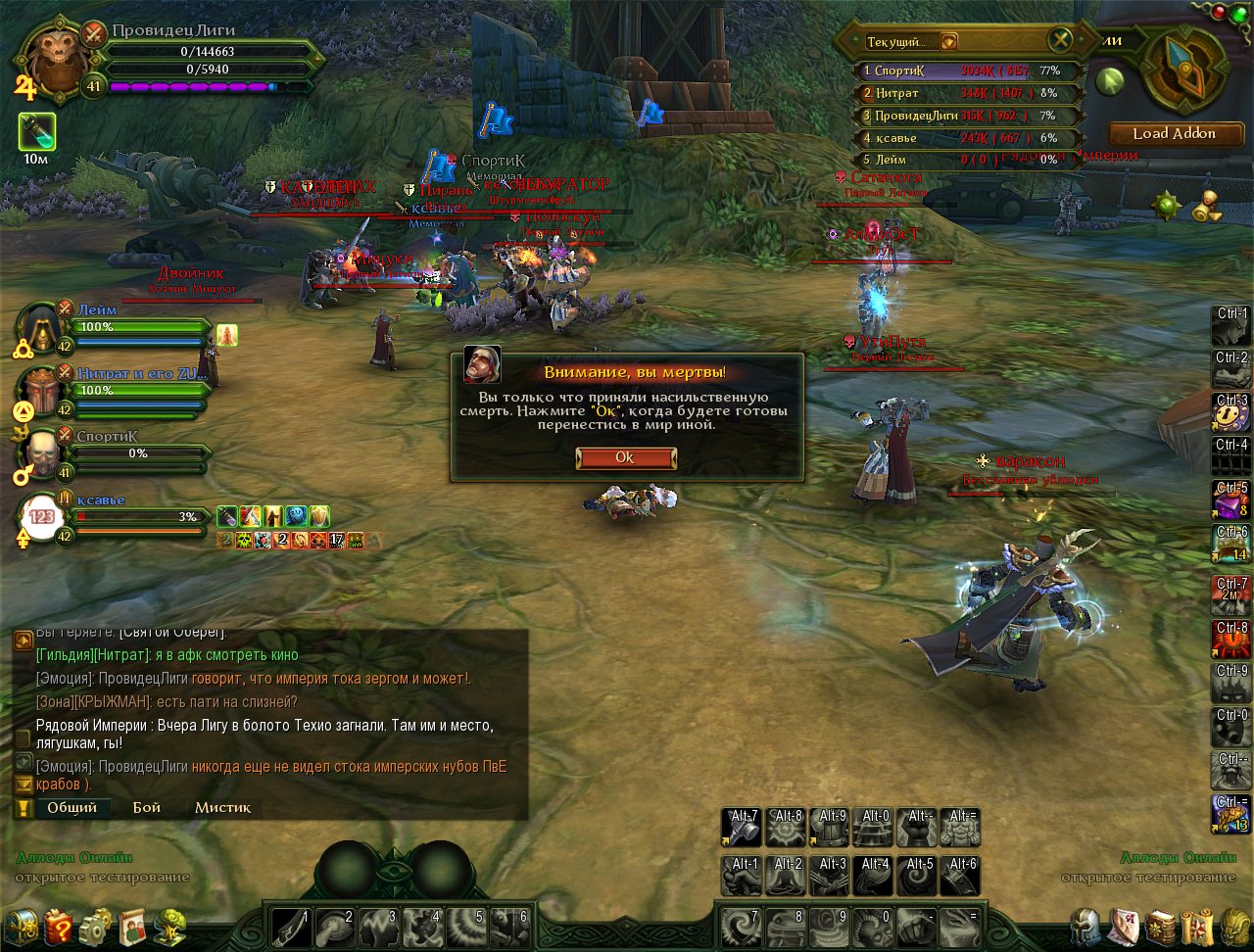The height and width of the screenshot is (952, 1254).
Task: Click the green potion buff icon
Action: [37, 132]
